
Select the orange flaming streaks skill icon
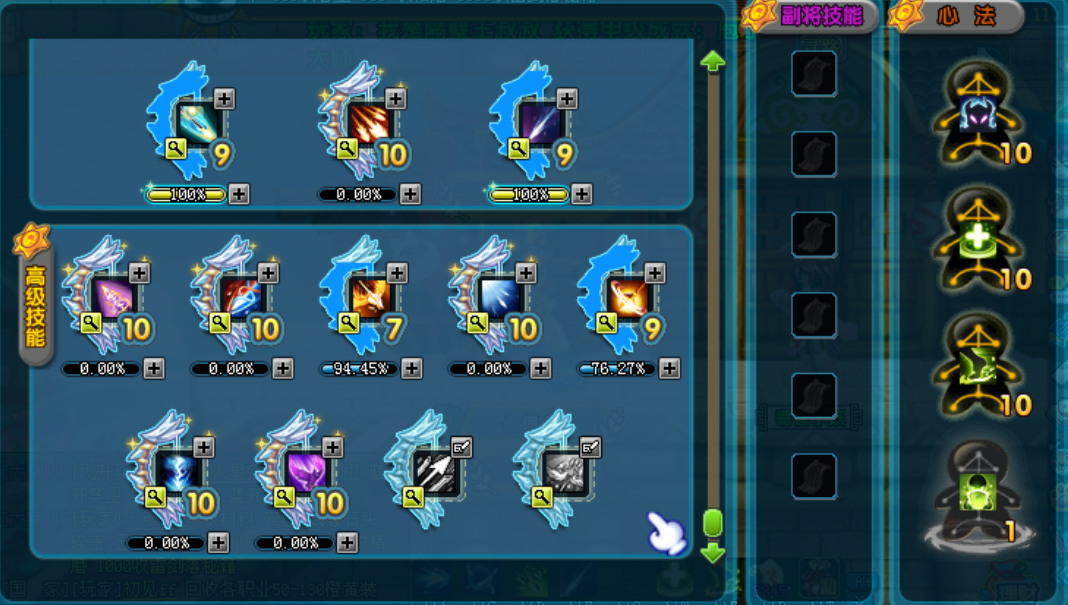tap(371, 123)
